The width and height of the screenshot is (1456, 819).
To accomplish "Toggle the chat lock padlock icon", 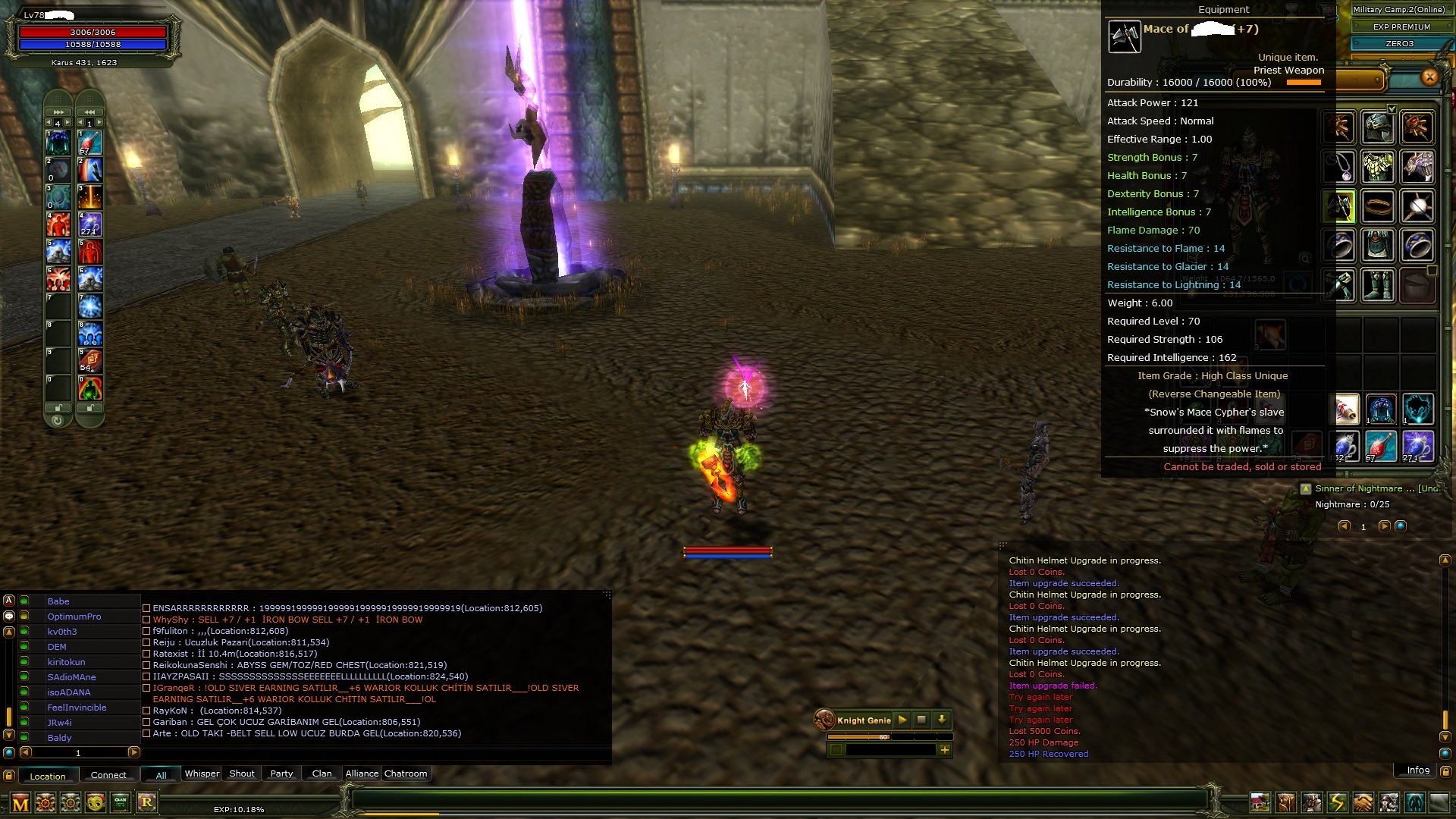I will pyautogui.click(x=8, y=775).
